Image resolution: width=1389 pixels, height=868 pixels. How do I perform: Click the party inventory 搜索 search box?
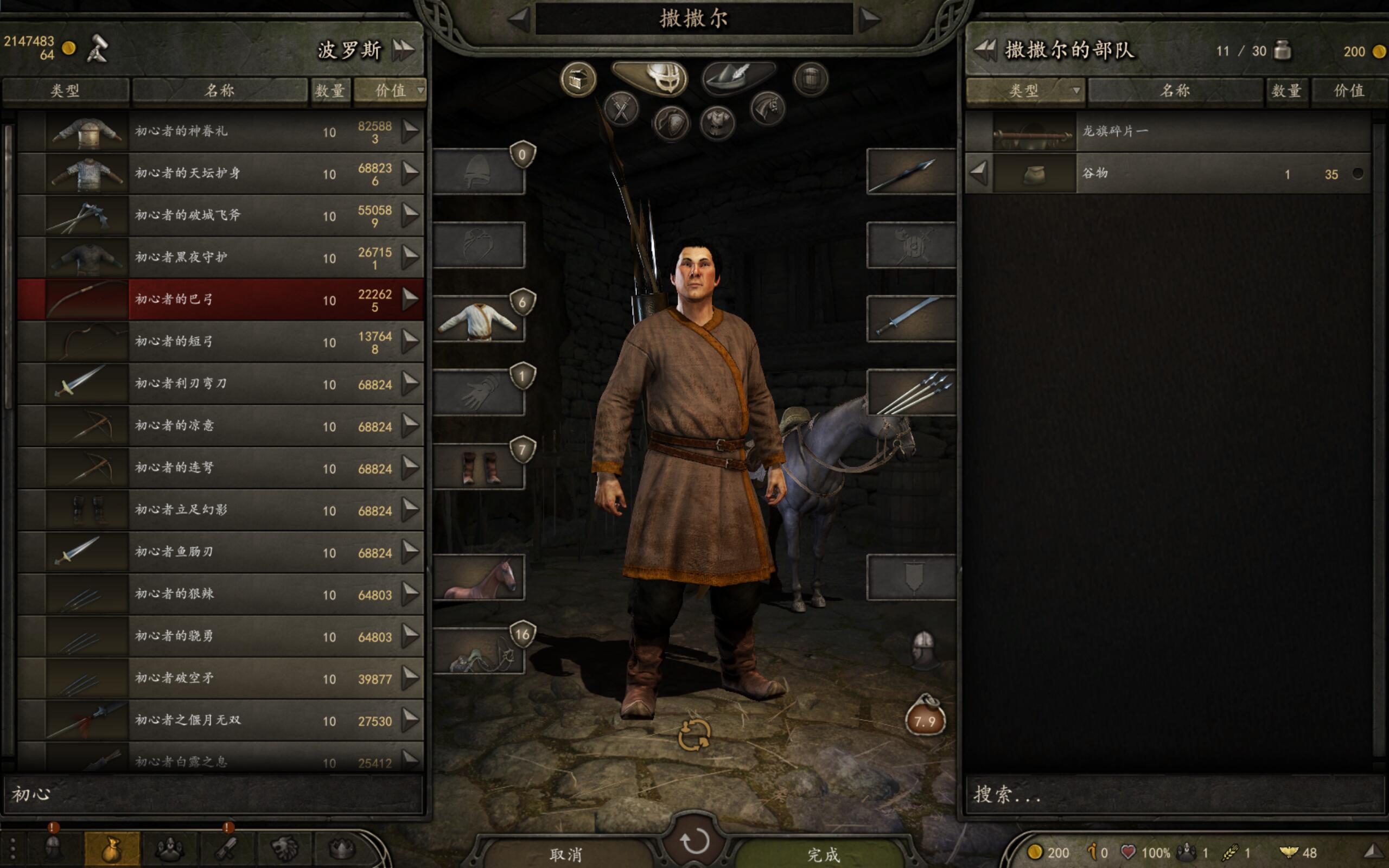pos(1174,794)
